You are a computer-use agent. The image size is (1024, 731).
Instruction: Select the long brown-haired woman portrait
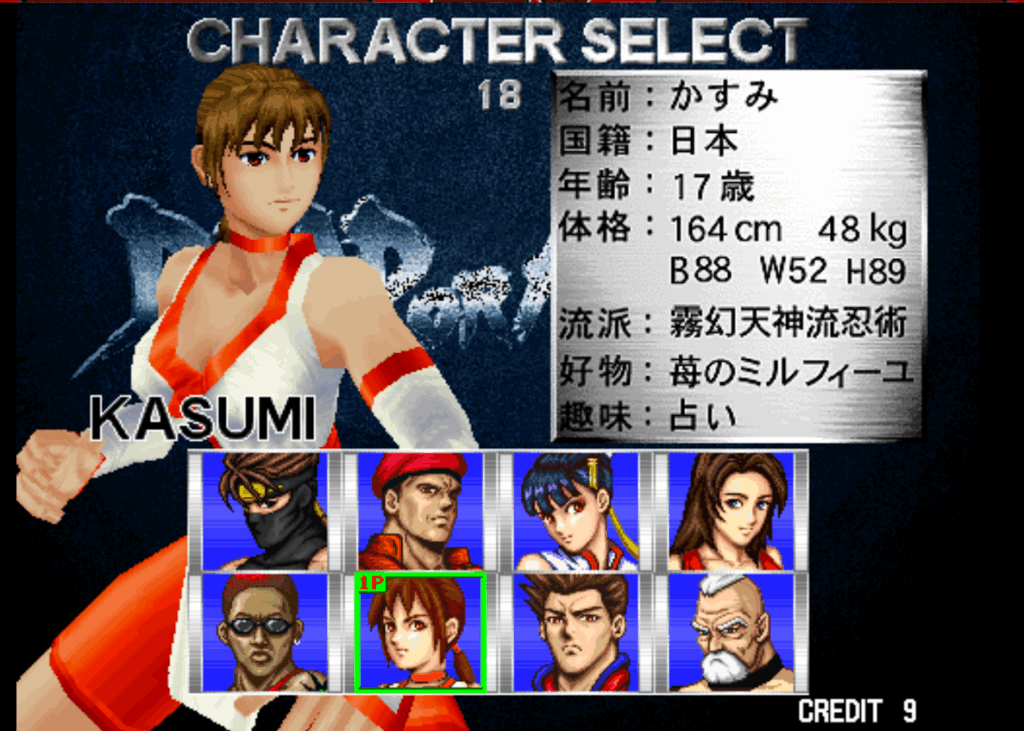(x=731, y=511)
